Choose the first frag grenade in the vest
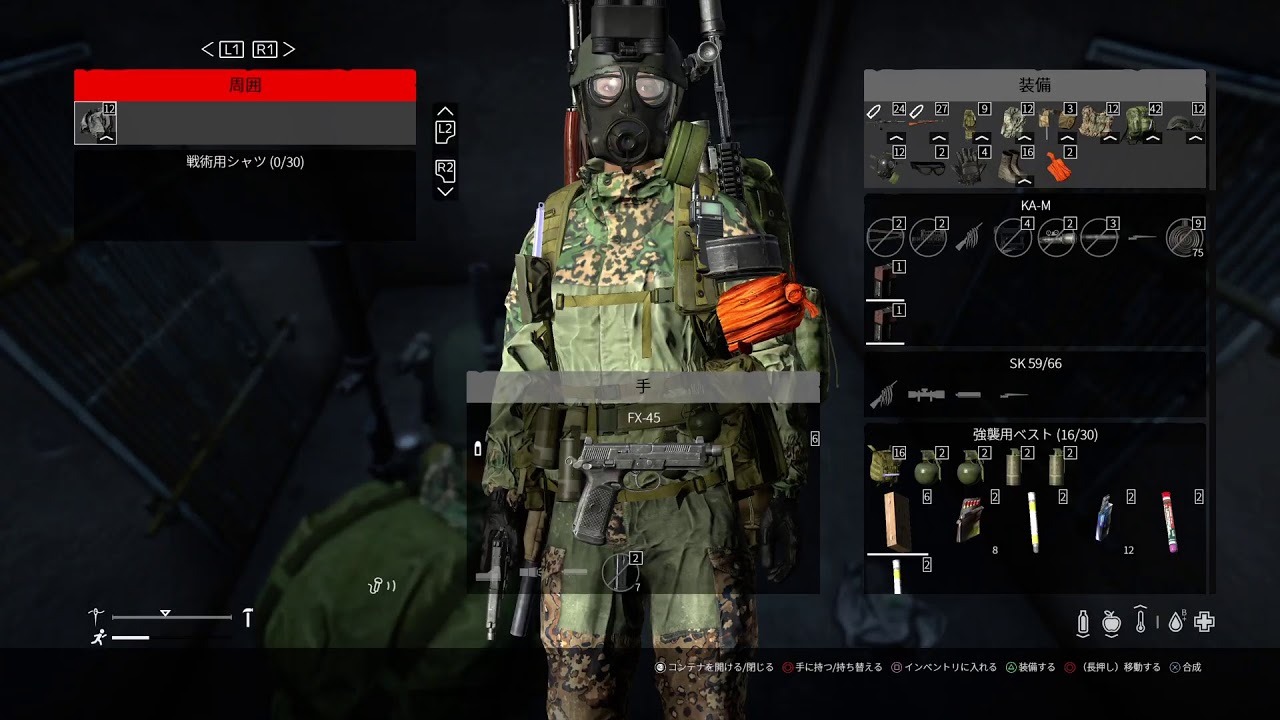 pyautogui.click(x=927, y=468)
